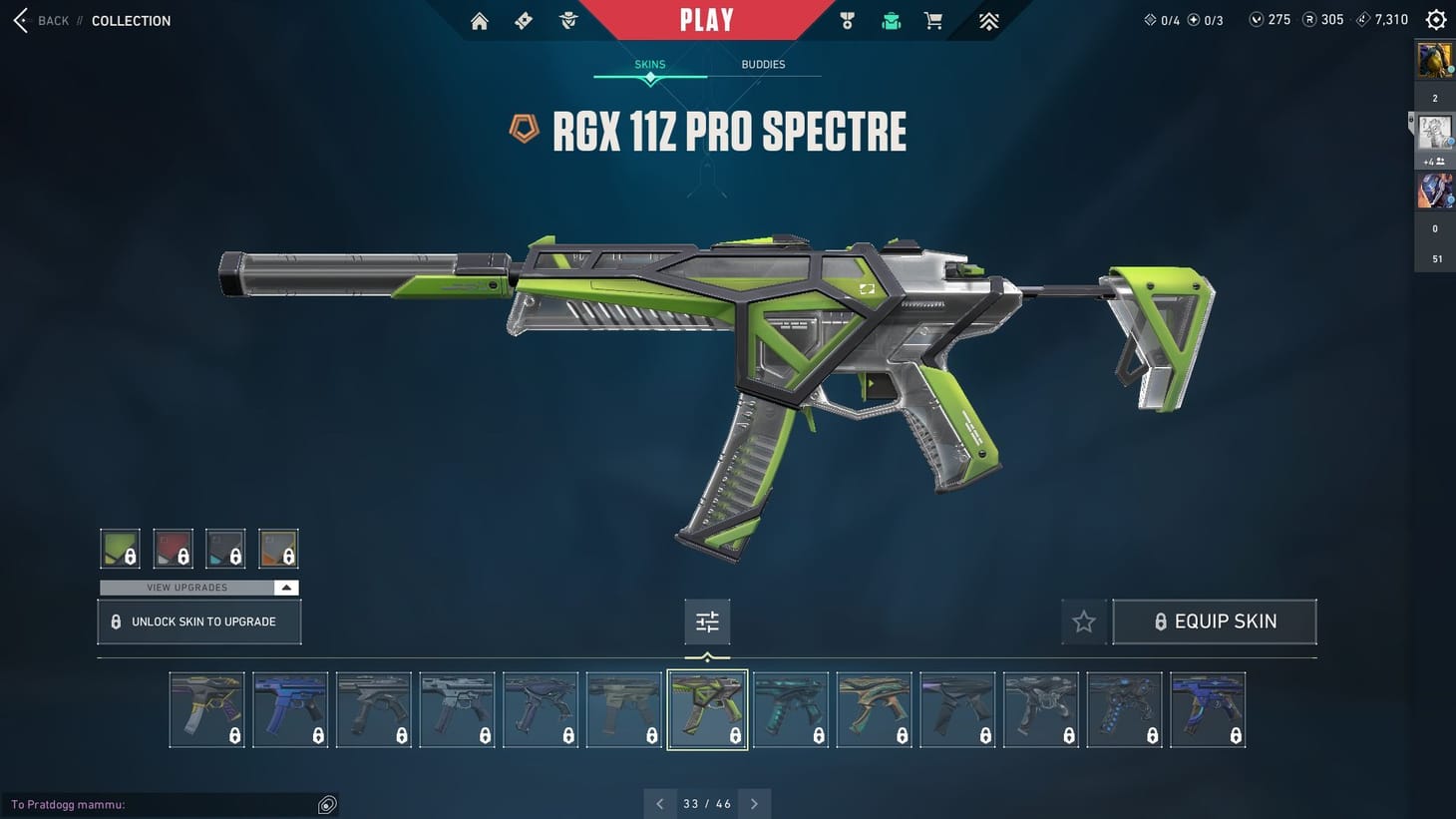Click the Career medal icon
Viewport: 1456px width, 819px height.
click(x=847, y=20)
